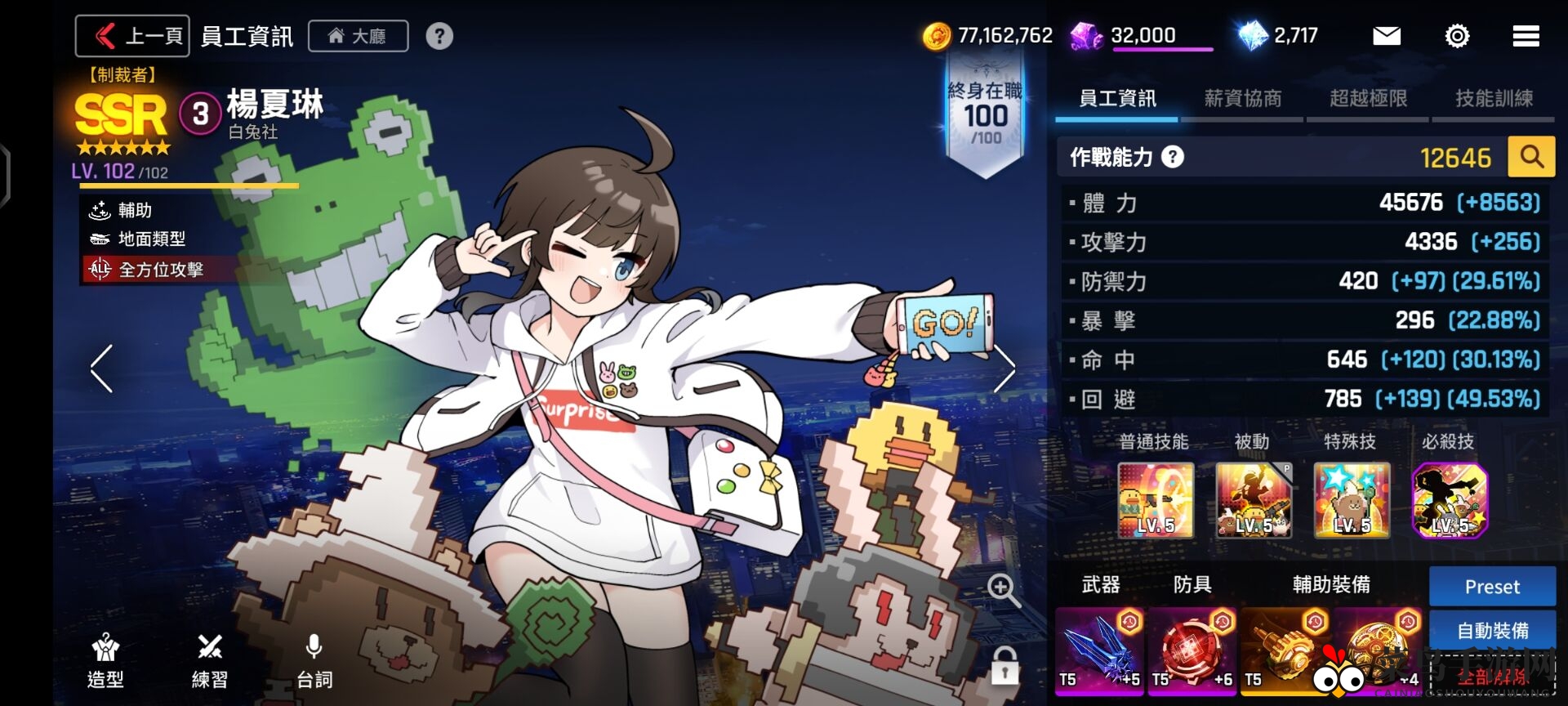The image size is (1568, 706).
Task: Switch to the 技能訓練 tab
Action: click(x=1494, y=99)
